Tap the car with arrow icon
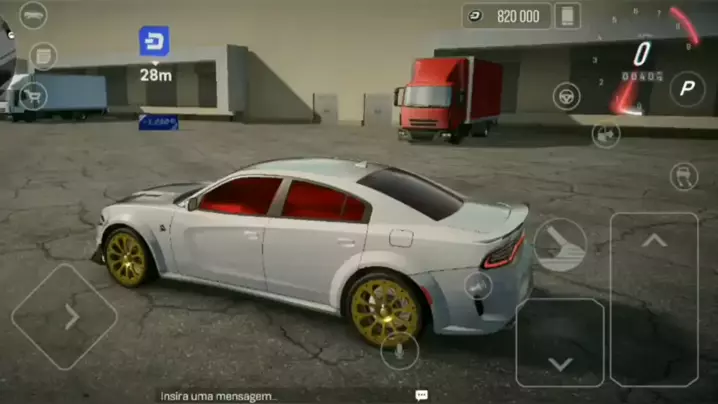Screen dimensions: 718x404 pos(605,134)
